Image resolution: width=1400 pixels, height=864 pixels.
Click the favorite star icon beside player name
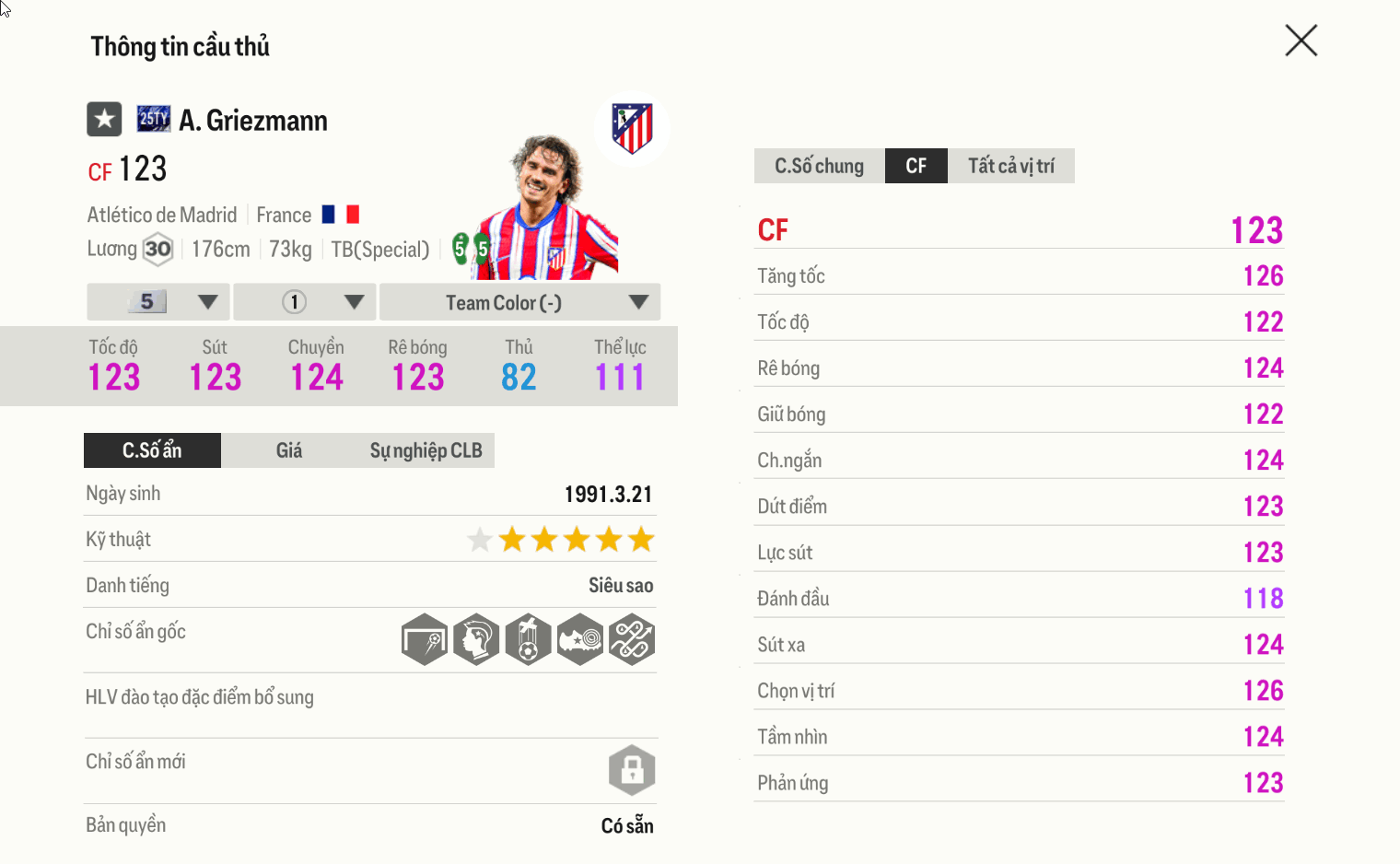[103, 119]
